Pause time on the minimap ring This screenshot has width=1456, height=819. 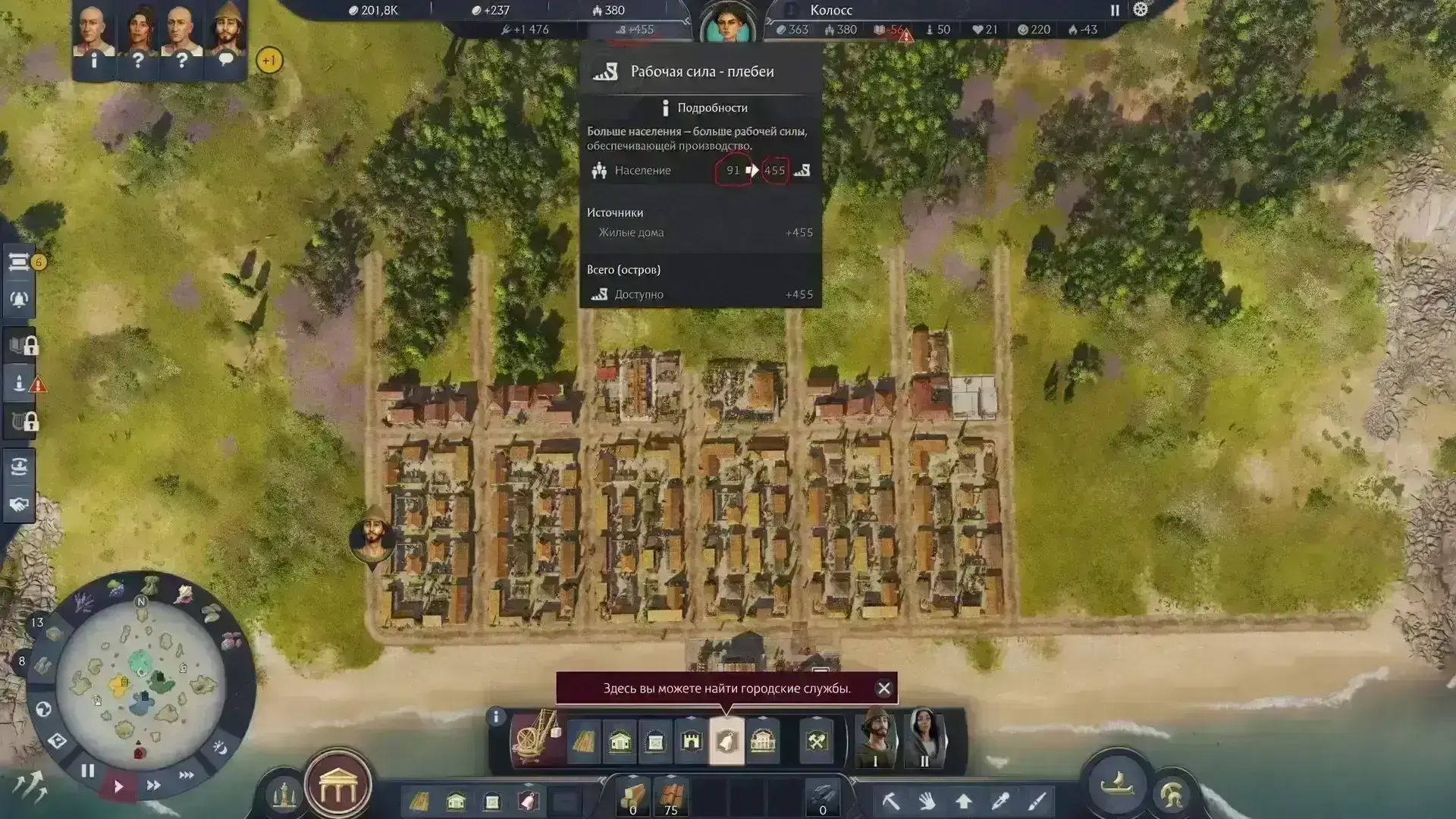(x=88, y=771)
